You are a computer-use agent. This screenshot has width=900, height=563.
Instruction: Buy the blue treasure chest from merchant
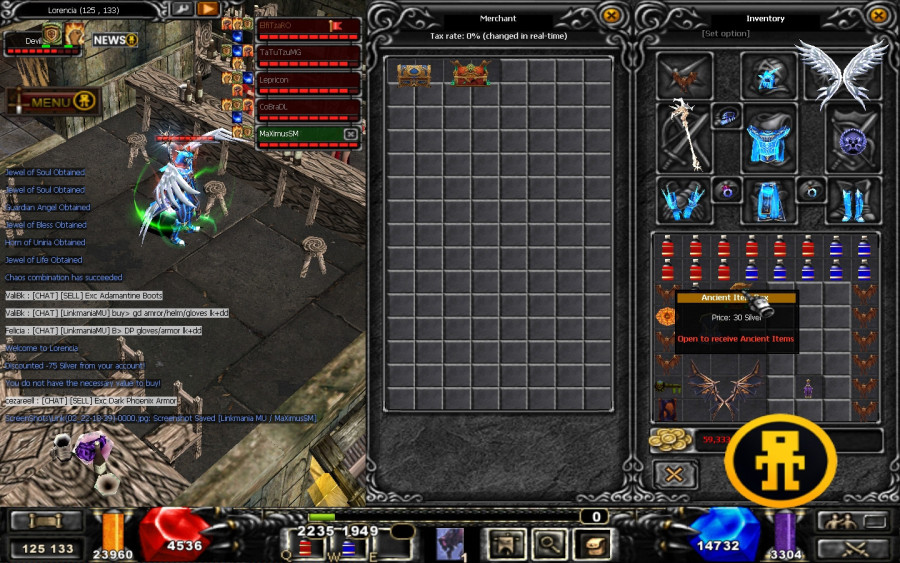[413, 74]
